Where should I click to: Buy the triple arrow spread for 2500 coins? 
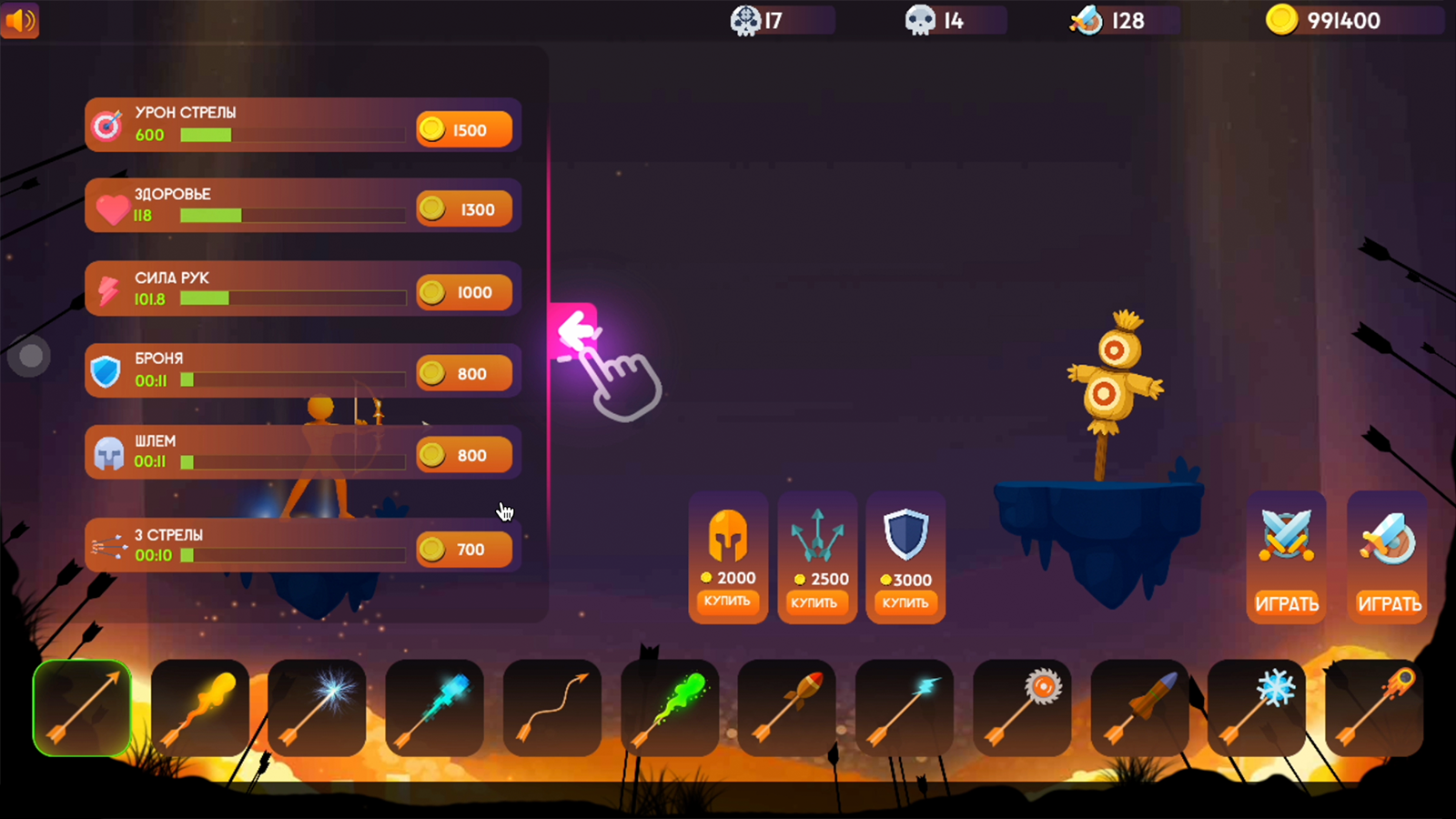[816, 603]
